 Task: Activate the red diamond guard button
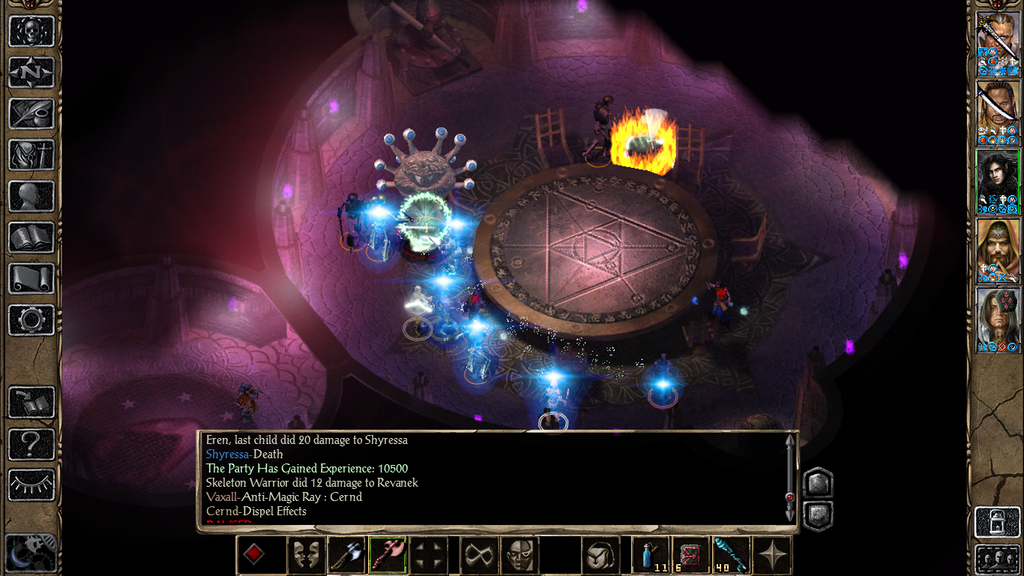[x=255, y=555]
